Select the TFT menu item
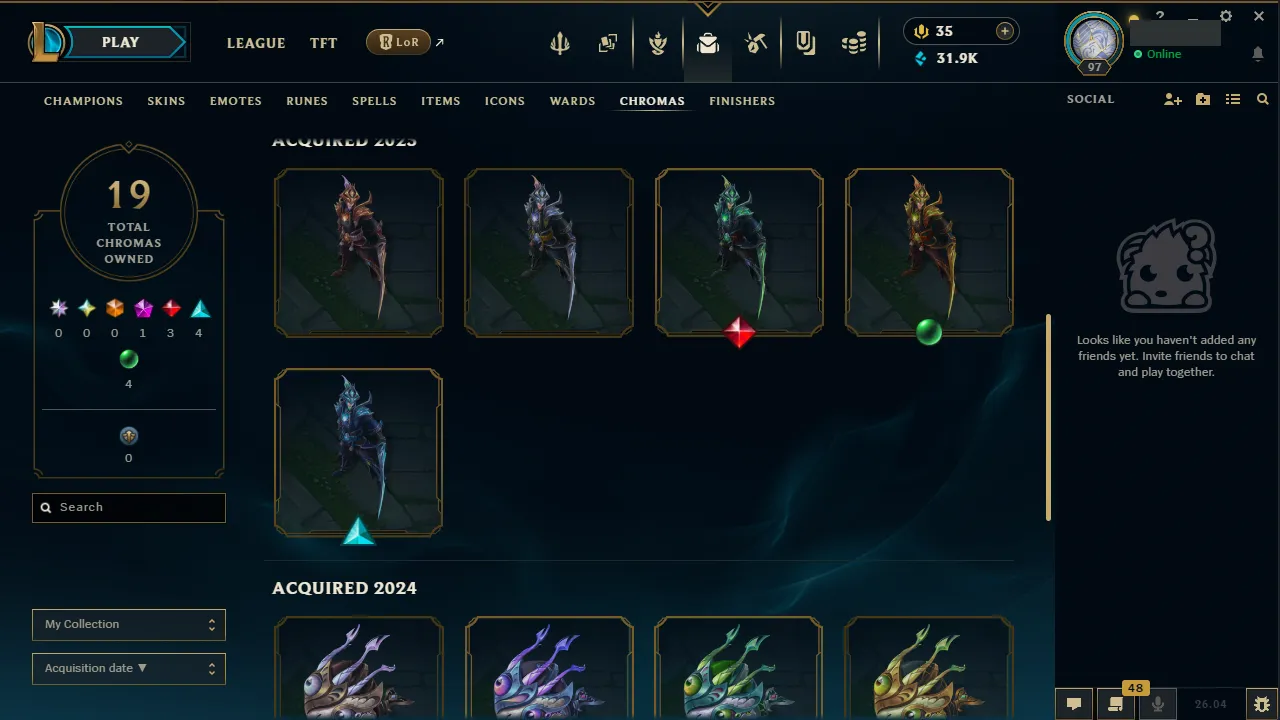 323,43
